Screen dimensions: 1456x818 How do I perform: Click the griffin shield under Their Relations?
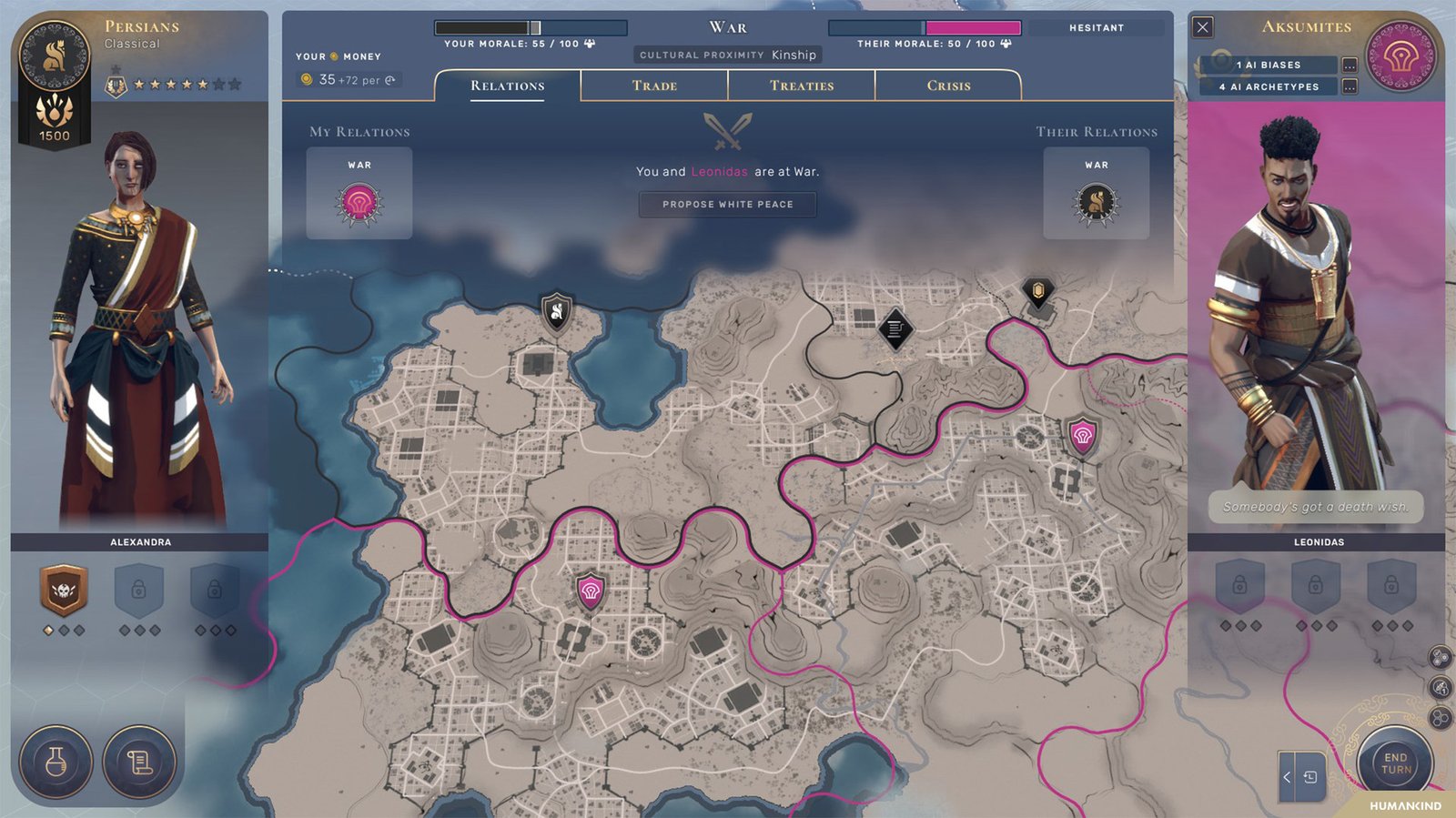coord(1097,202)
